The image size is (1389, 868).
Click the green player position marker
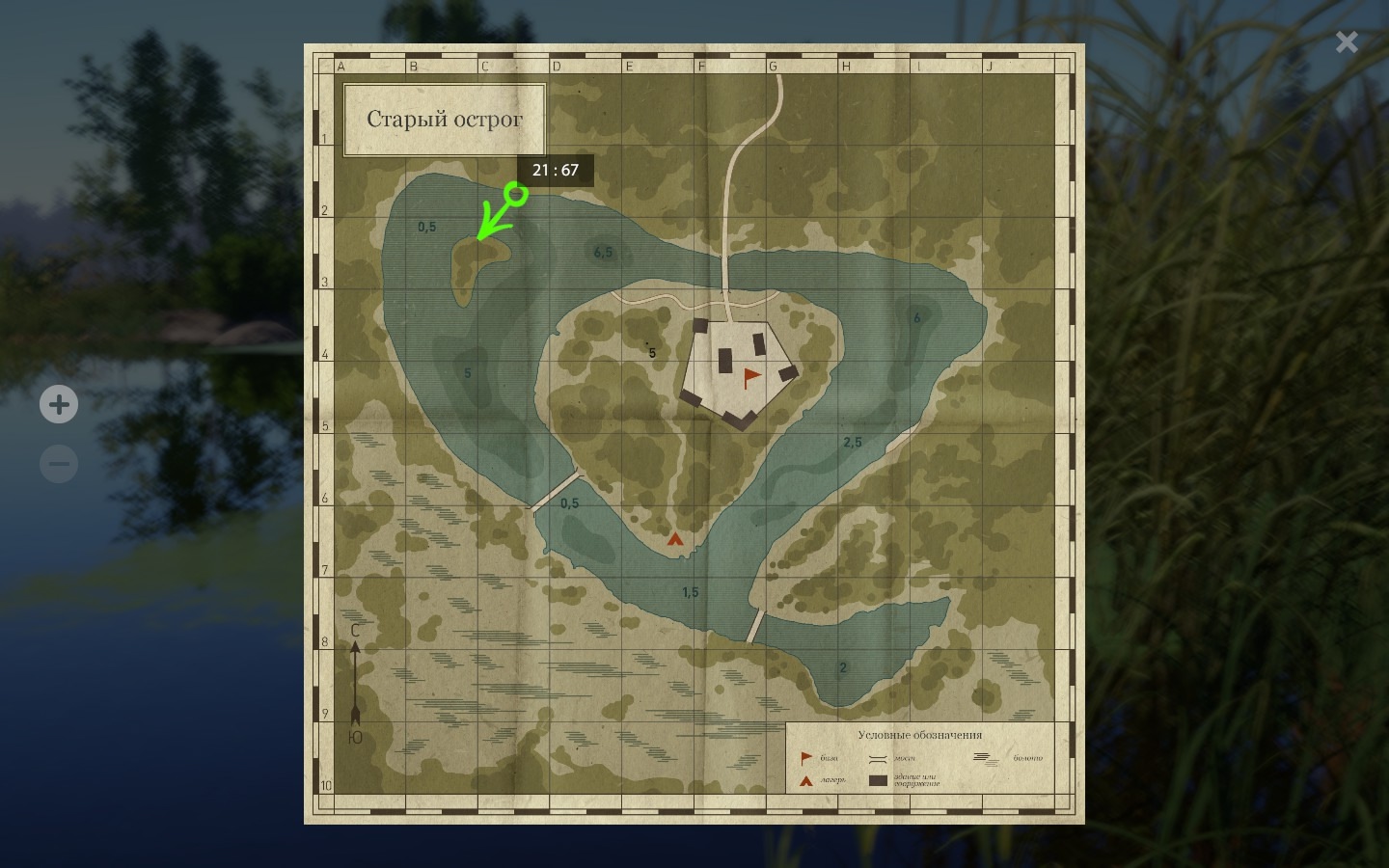pyautogui.click(x=517, y=195)
